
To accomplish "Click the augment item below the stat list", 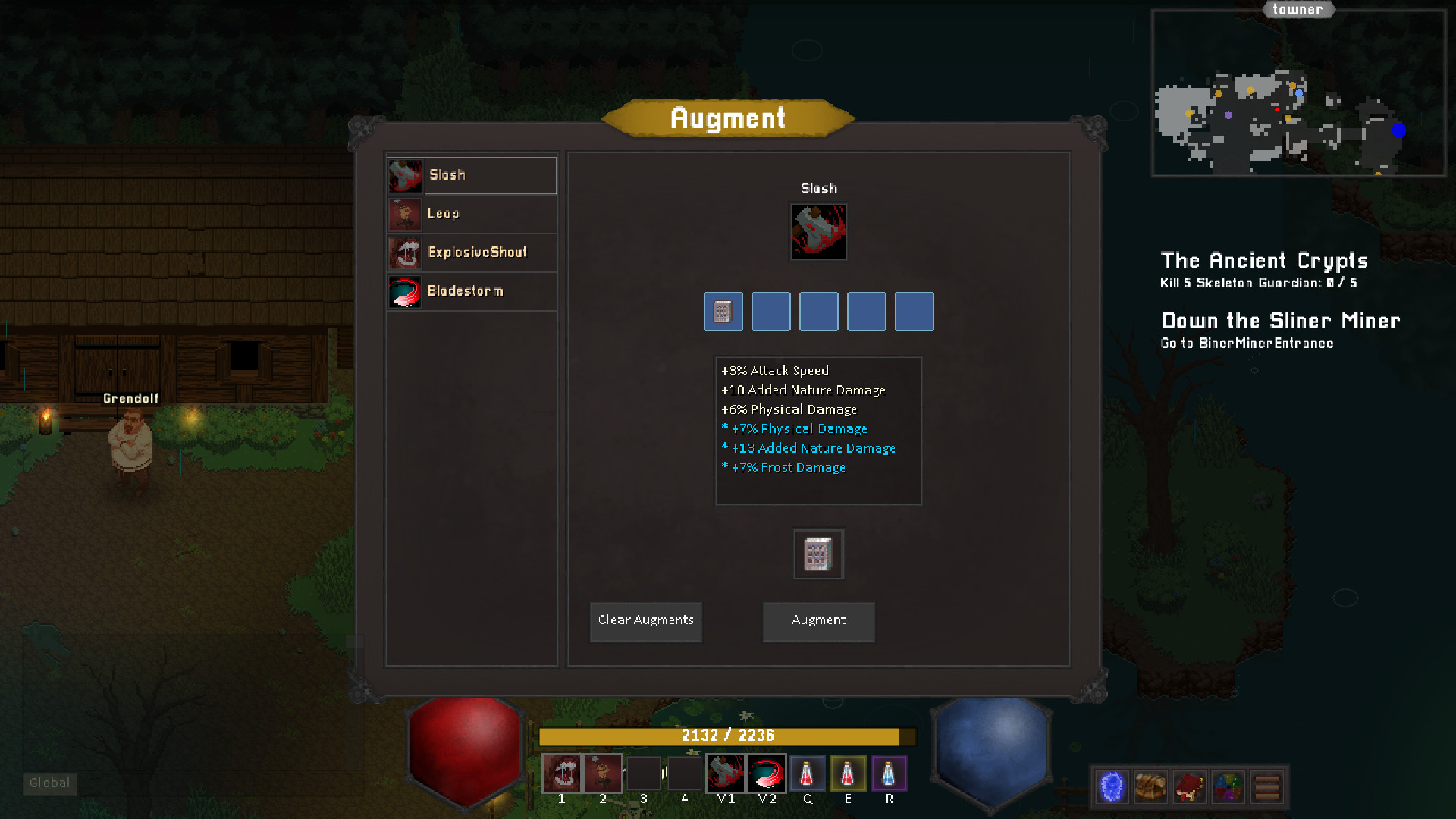I will pyautogui.click(x=818, y=554).
